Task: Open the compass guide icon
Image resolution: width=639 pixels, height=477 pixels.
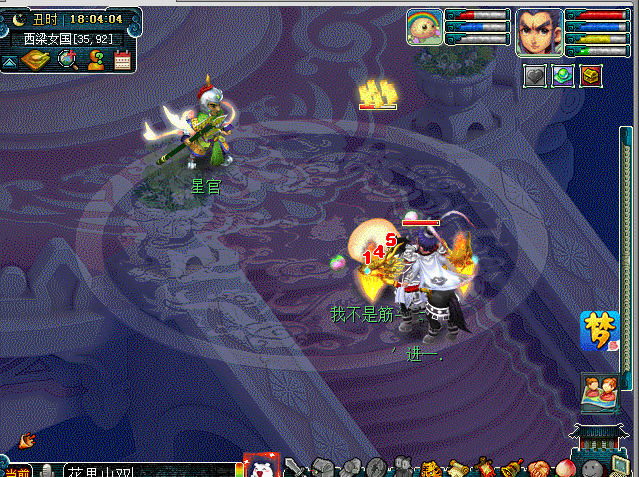Action: pyautogui.click(x=36, y=60)
